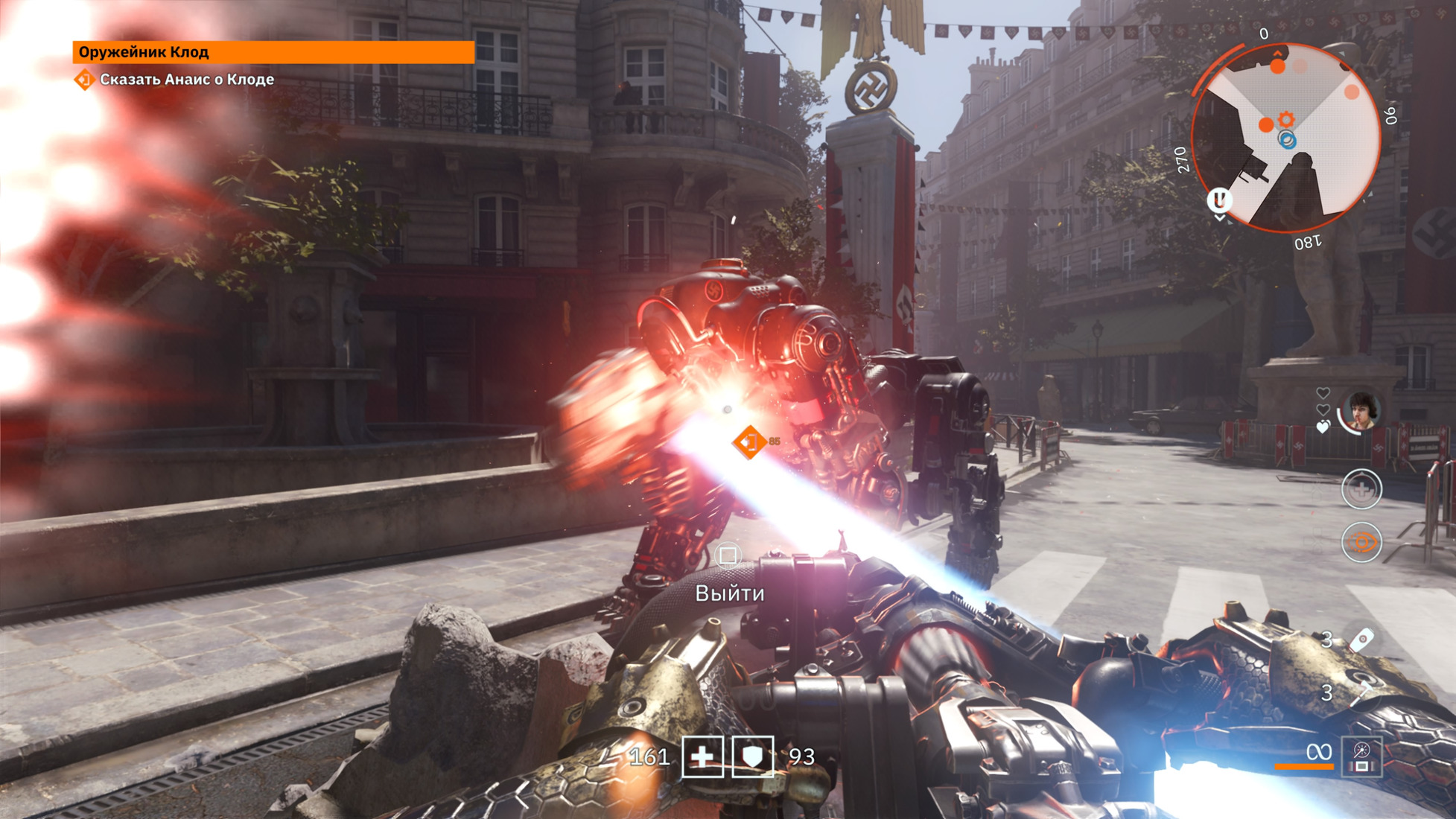
Task: Select the equipped weapon icon by the infinity symbol
Action: (x=1362, y=756)
